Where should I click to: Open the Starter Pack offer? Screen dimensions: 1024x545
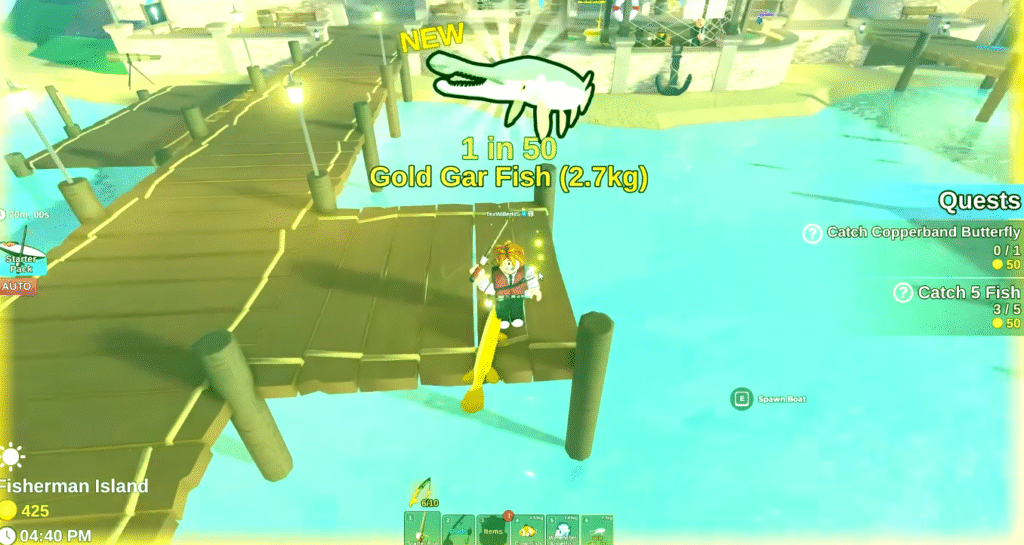pyautogui.click(x=20, y=258)
